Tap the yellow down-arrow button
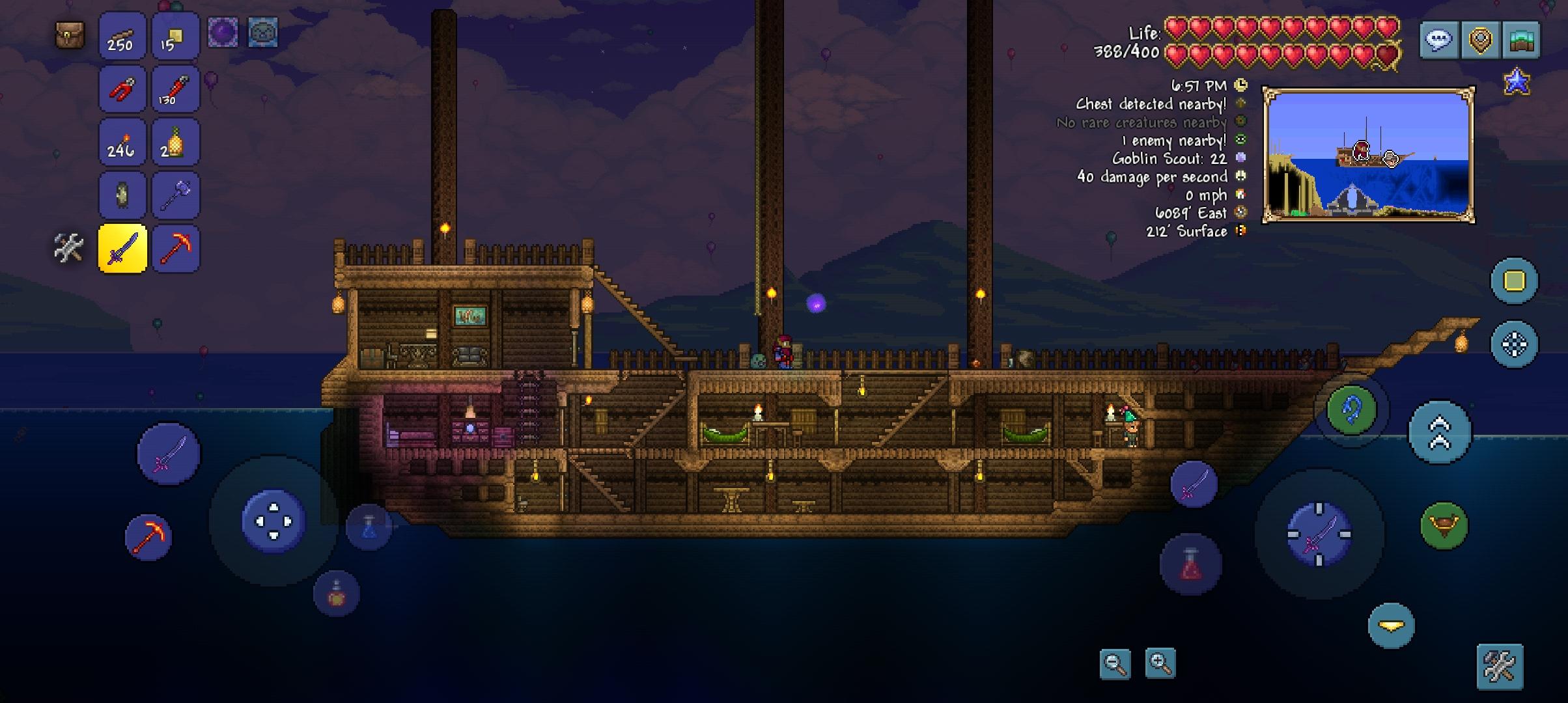Viewport: 1568px width, 703px height. (x=1391, y=626)
